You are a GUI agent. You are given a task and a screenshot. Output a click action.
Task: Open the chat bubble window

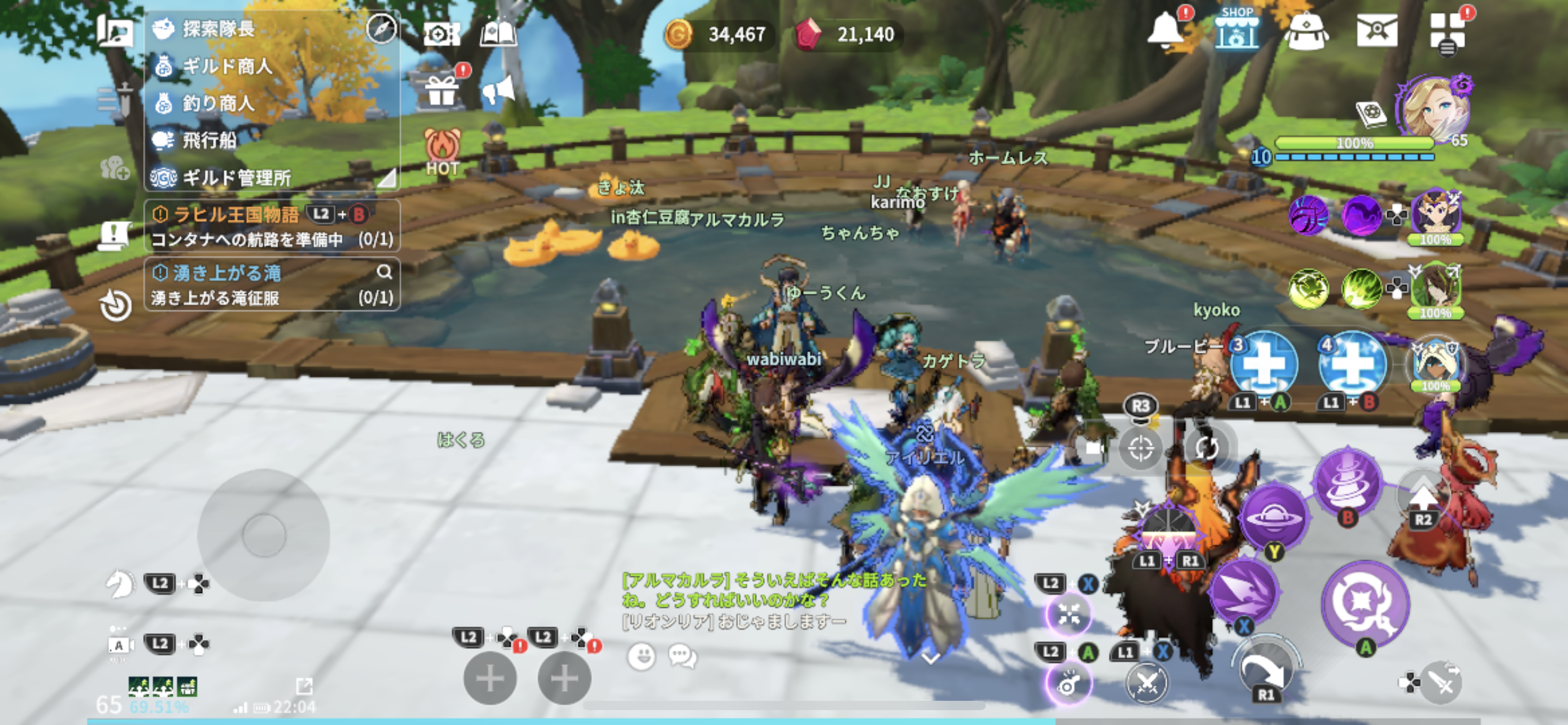(682, 656)
